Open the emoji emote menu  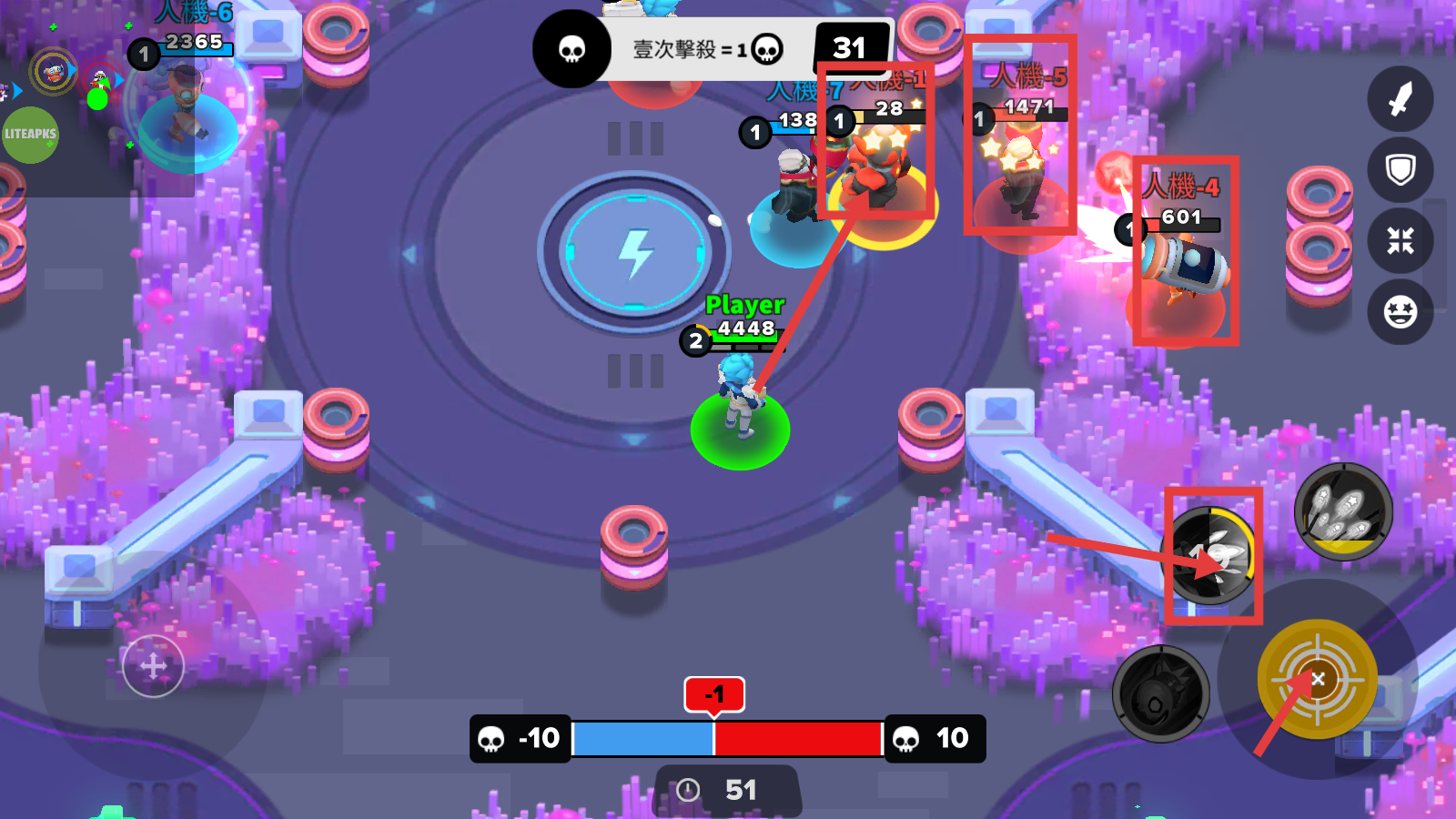(x=1400, y=312)
